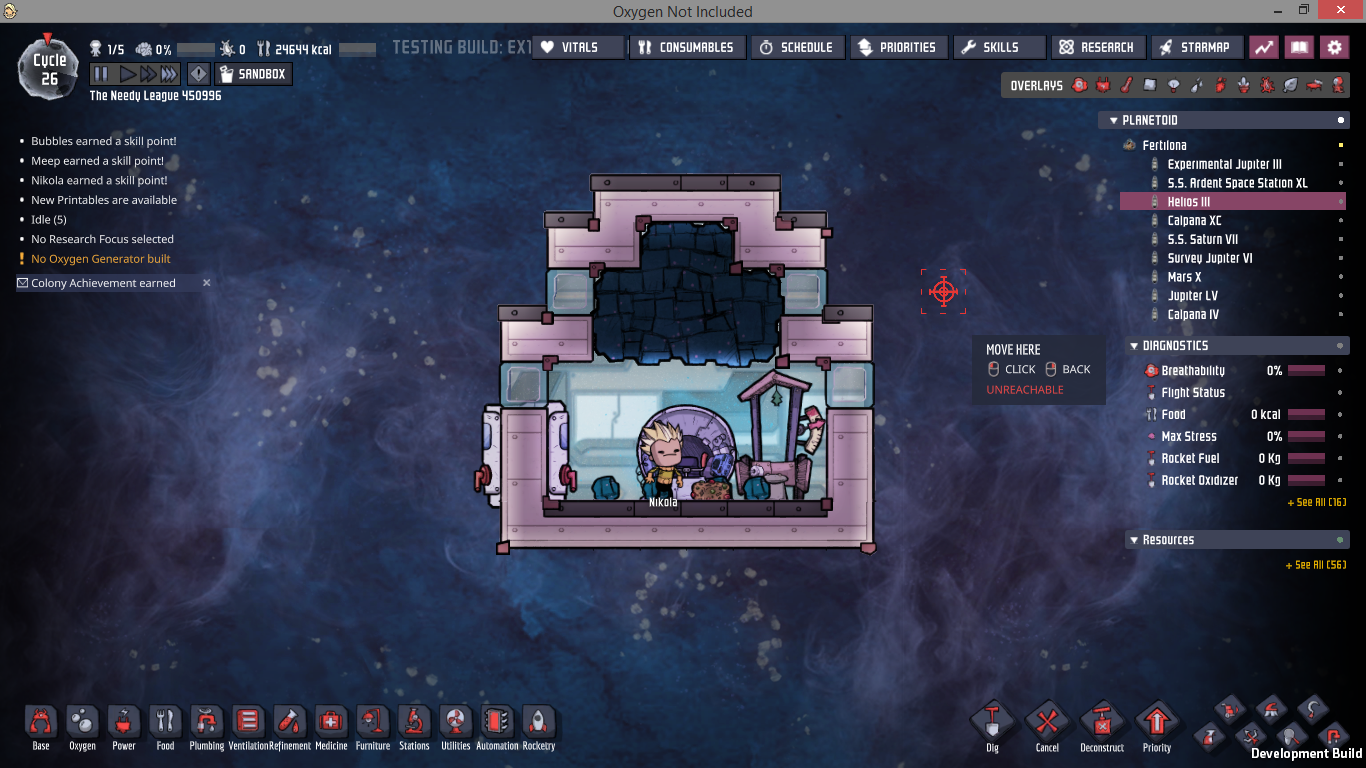Collapse the Diagnostics section

coord(1134,346)
